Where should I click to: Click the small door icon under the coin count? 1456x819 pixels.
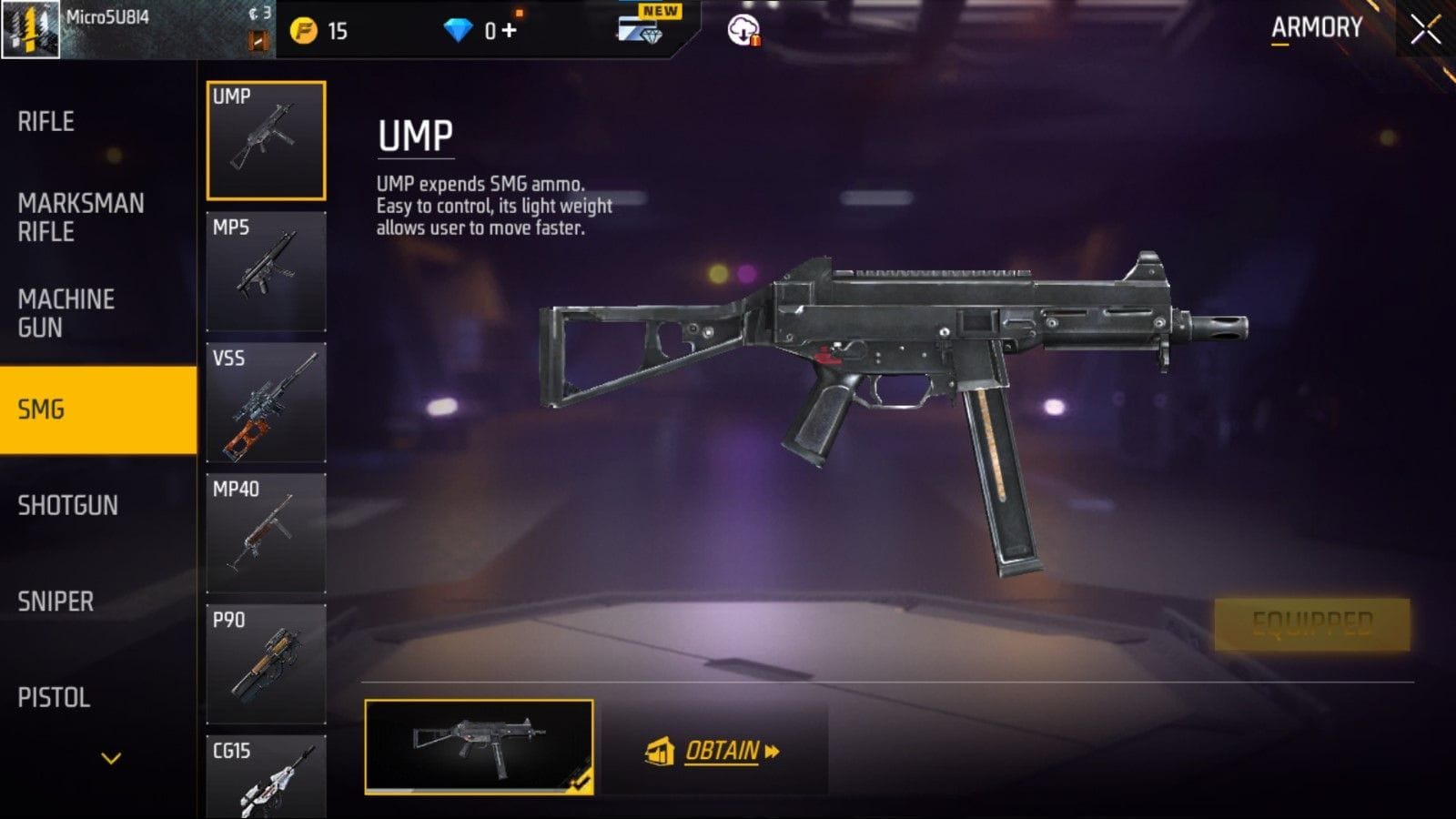tap(258, 40)
